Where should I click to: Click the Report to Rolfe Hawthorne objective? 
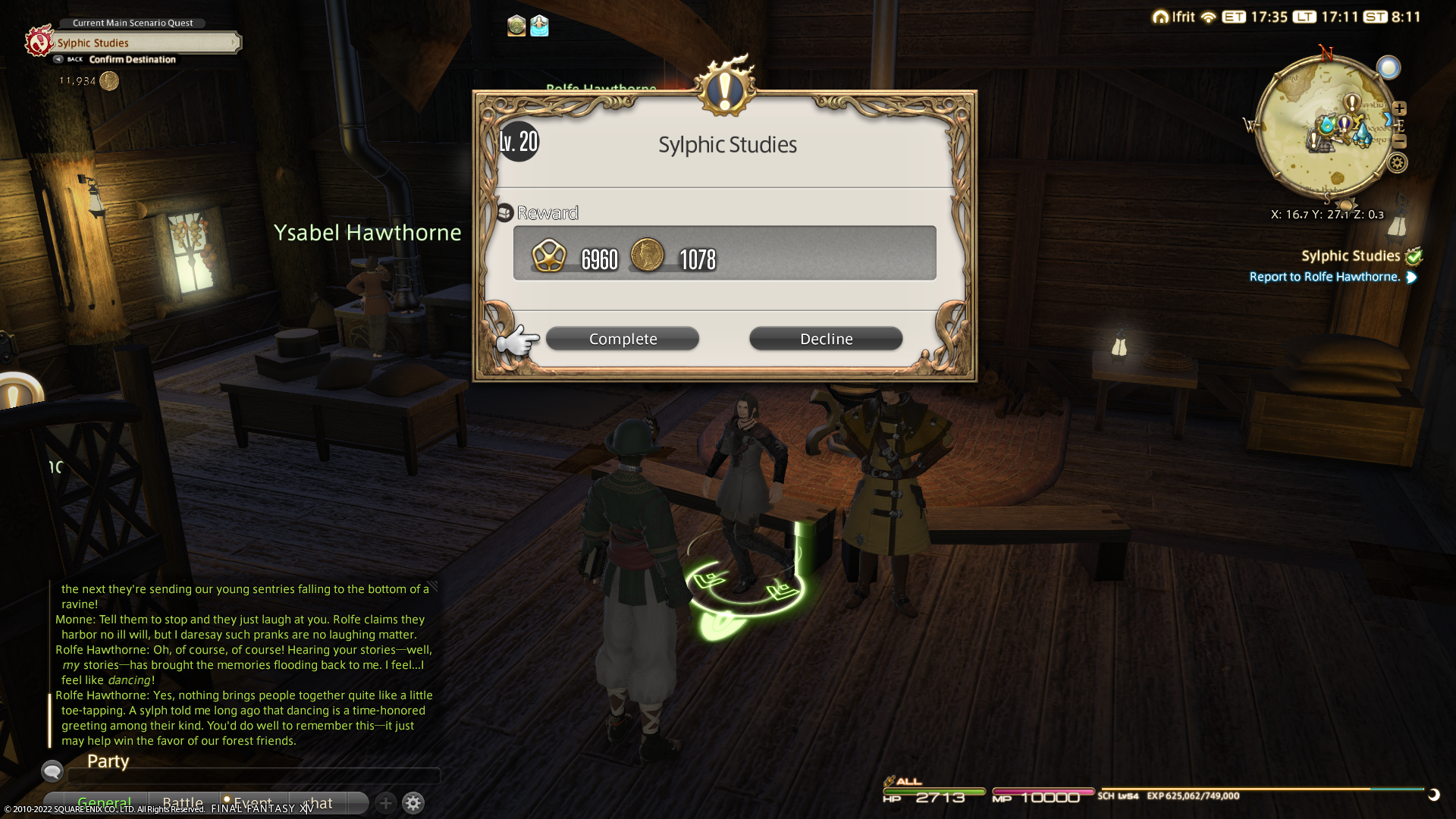coord(1324,277)
